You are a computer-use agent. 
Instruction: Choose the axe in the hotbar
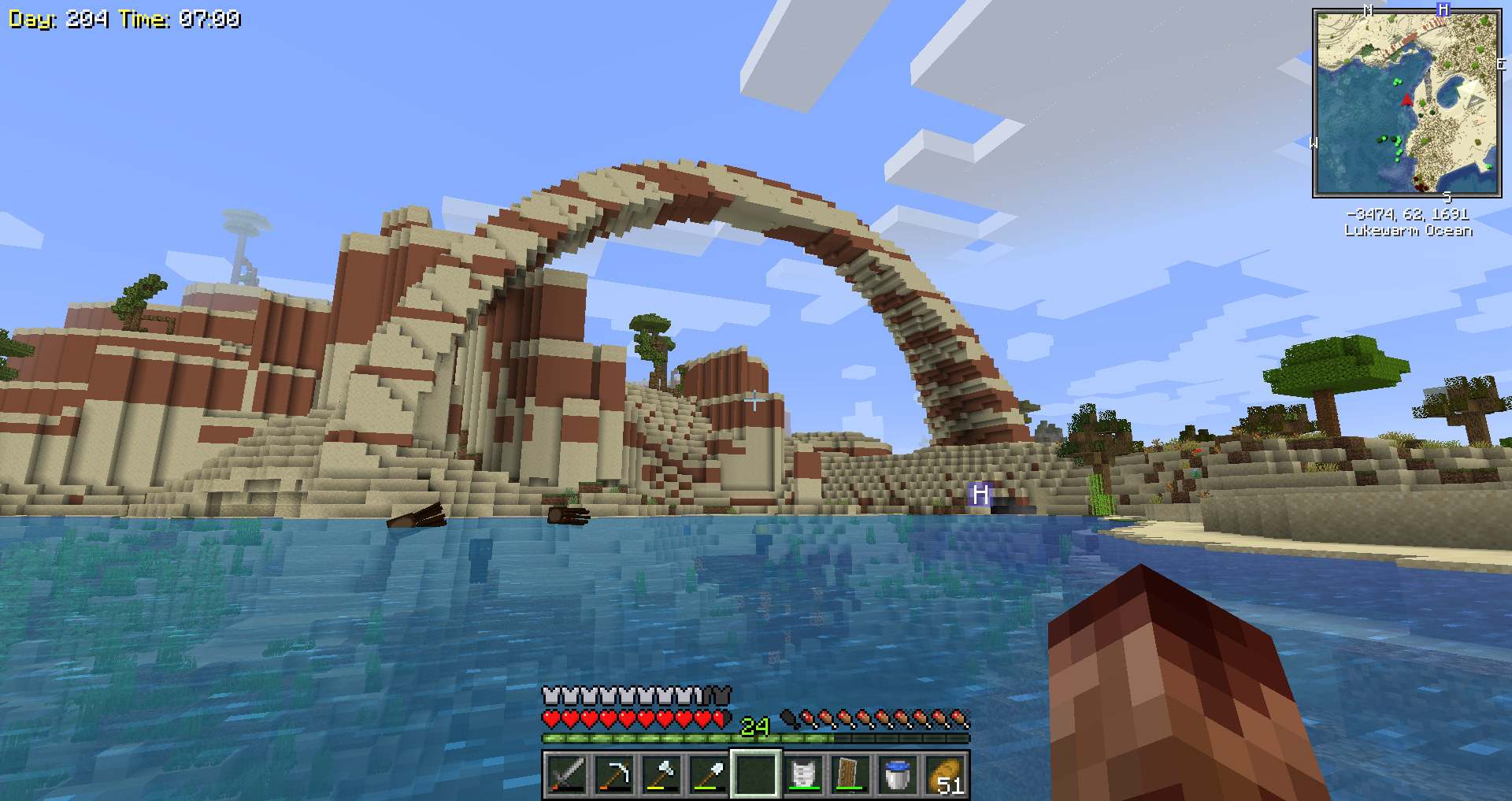tap(661, 775)
